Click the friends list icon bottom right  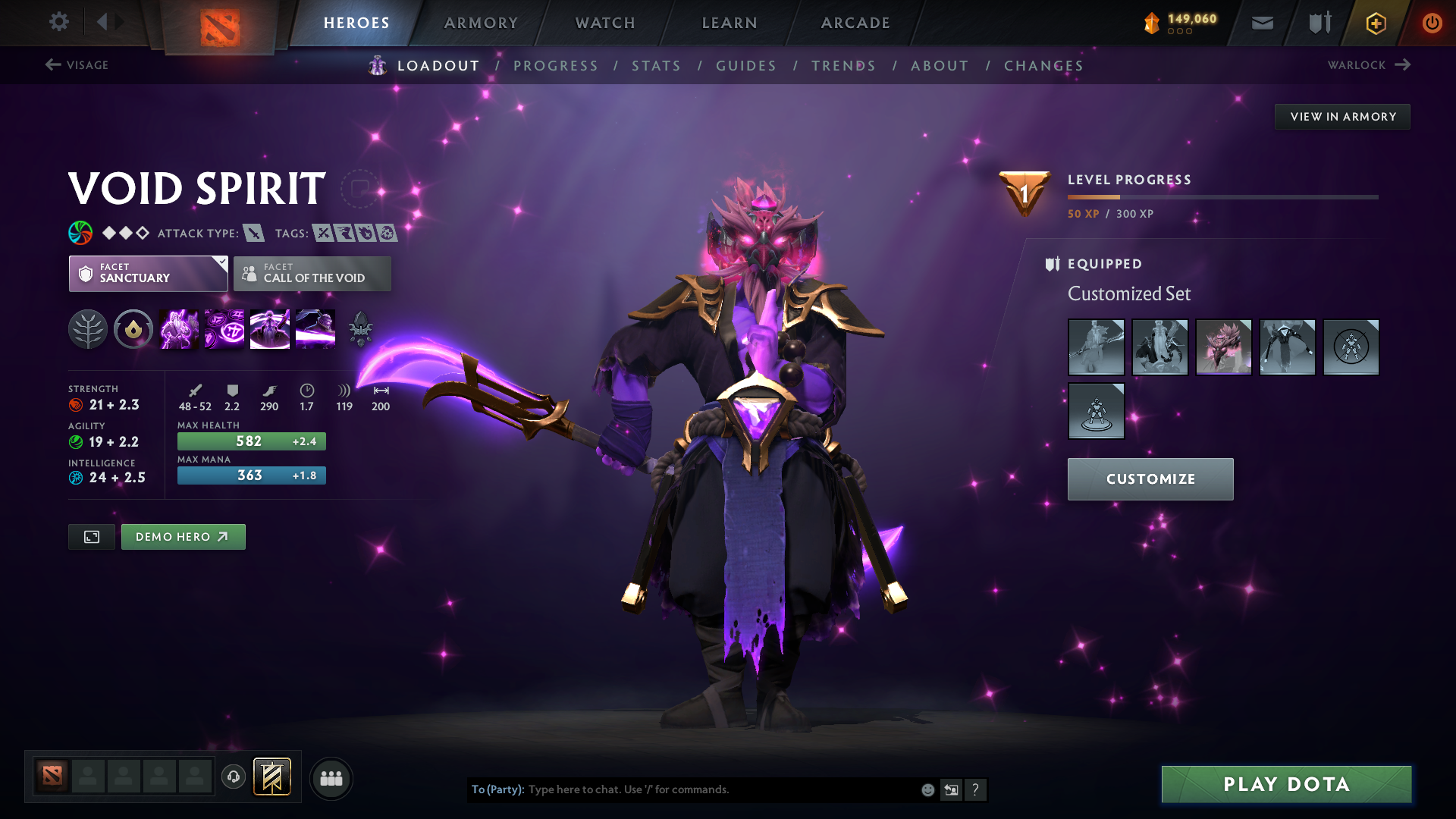coord(330,777)
